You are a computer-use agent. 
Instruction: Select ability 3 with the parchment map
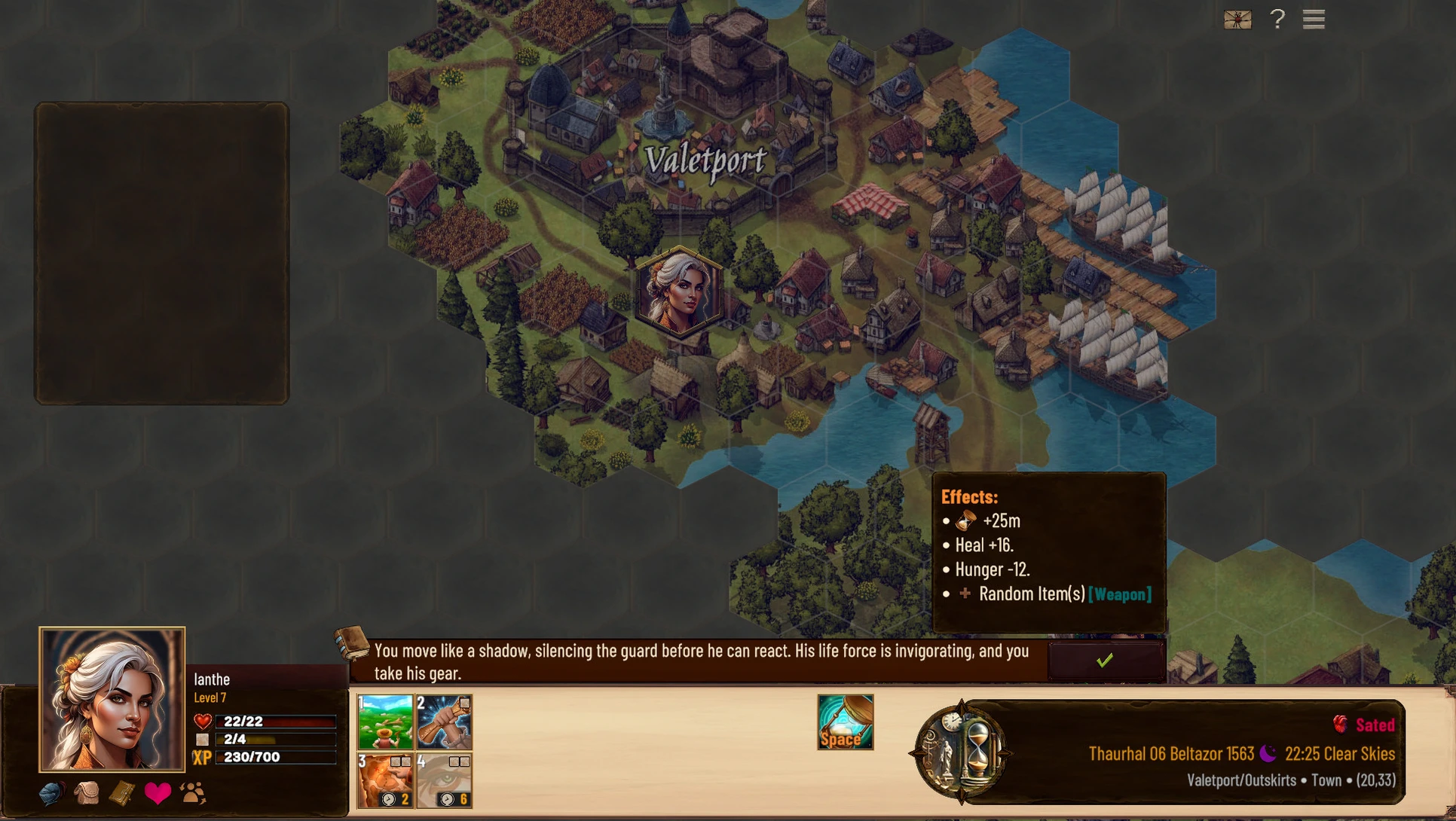[385, 780]
